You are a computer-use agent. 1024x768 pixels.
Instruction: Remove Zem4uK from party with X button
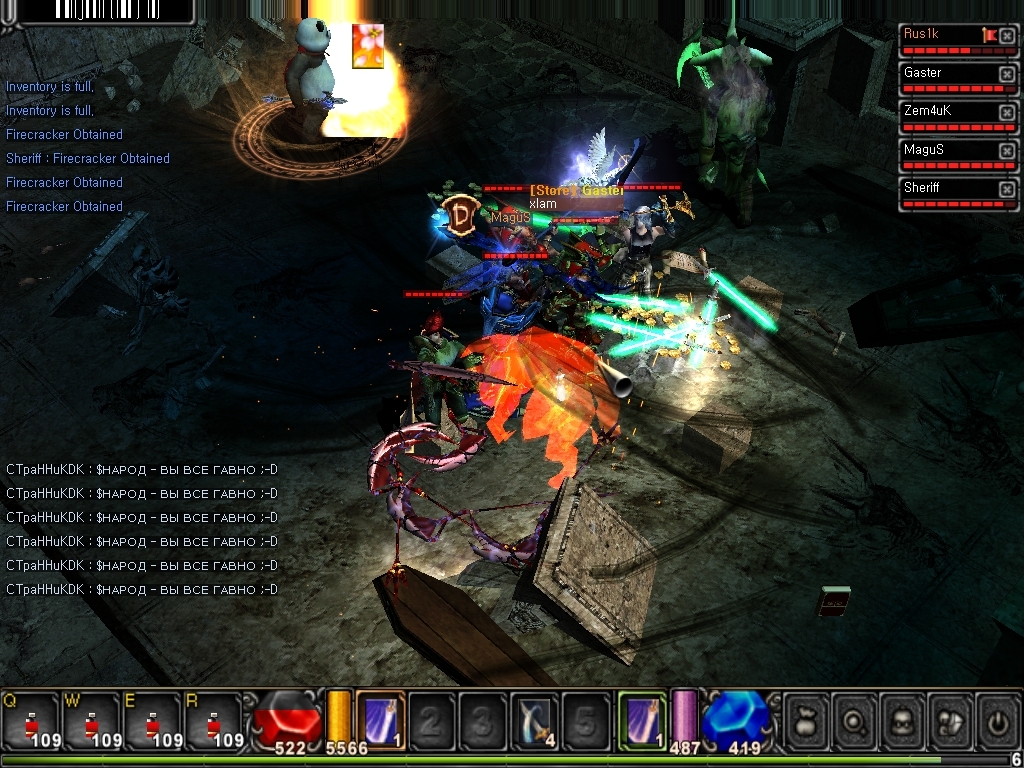point(1006,112)
